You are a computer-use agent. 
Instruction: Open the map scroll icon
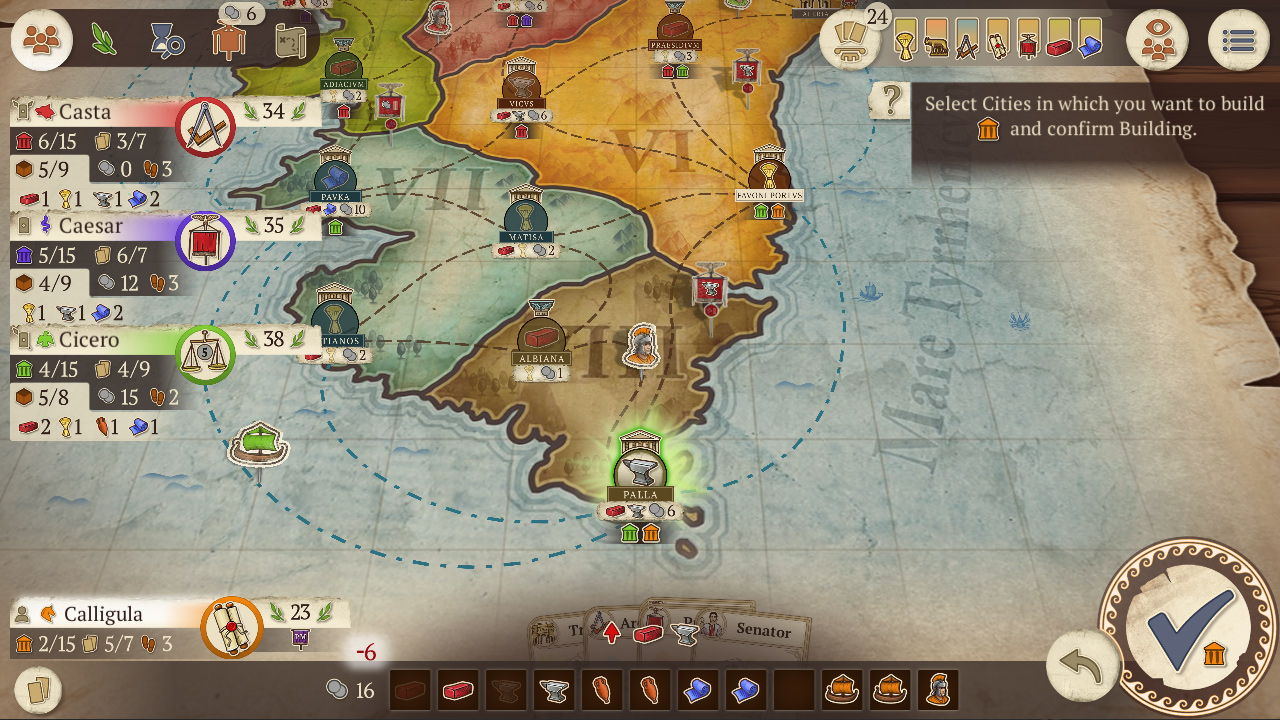click(x=293, y=40)
